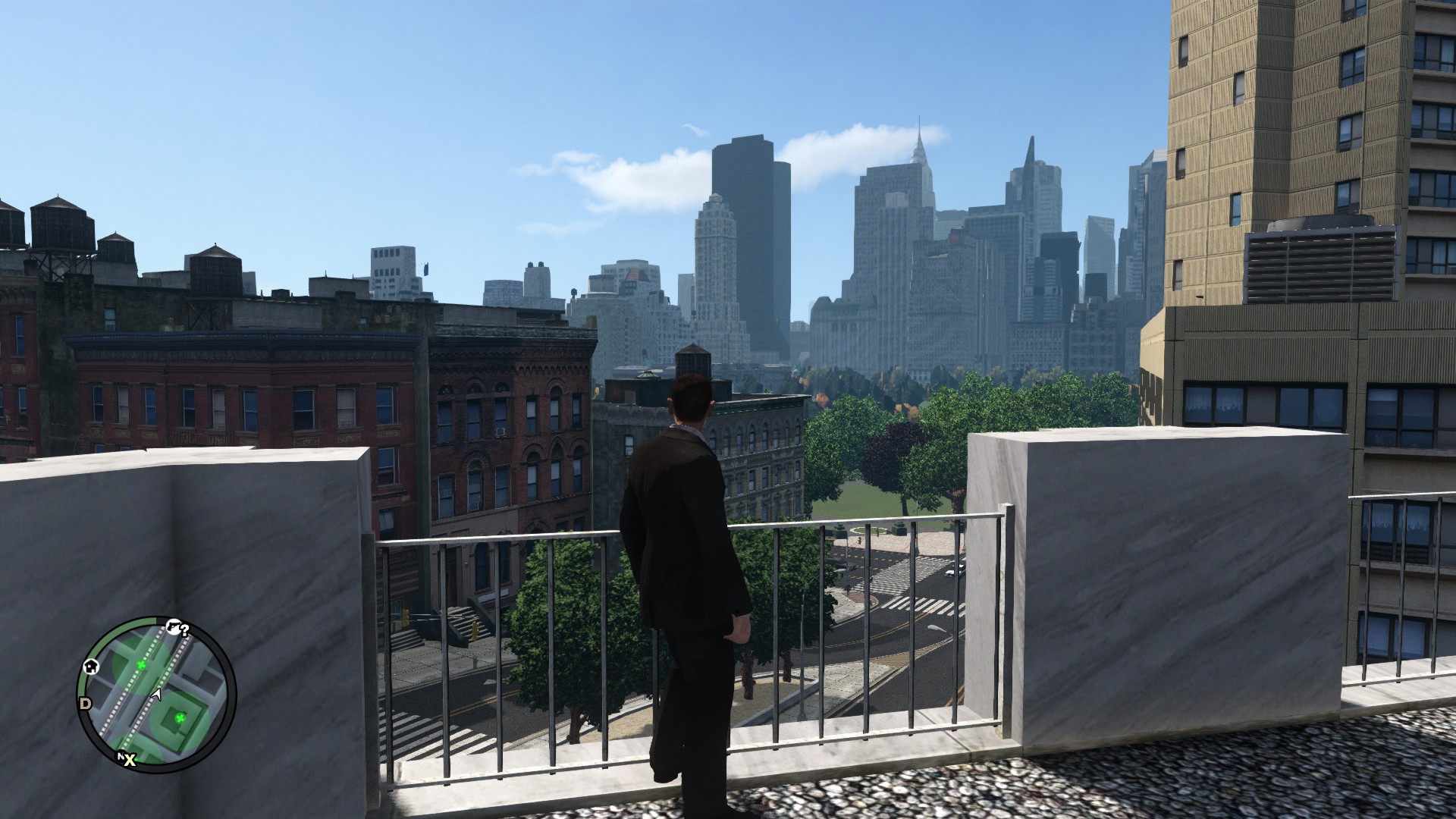Select the green cross on the square building
The image size is (1456, 819).
180,718
